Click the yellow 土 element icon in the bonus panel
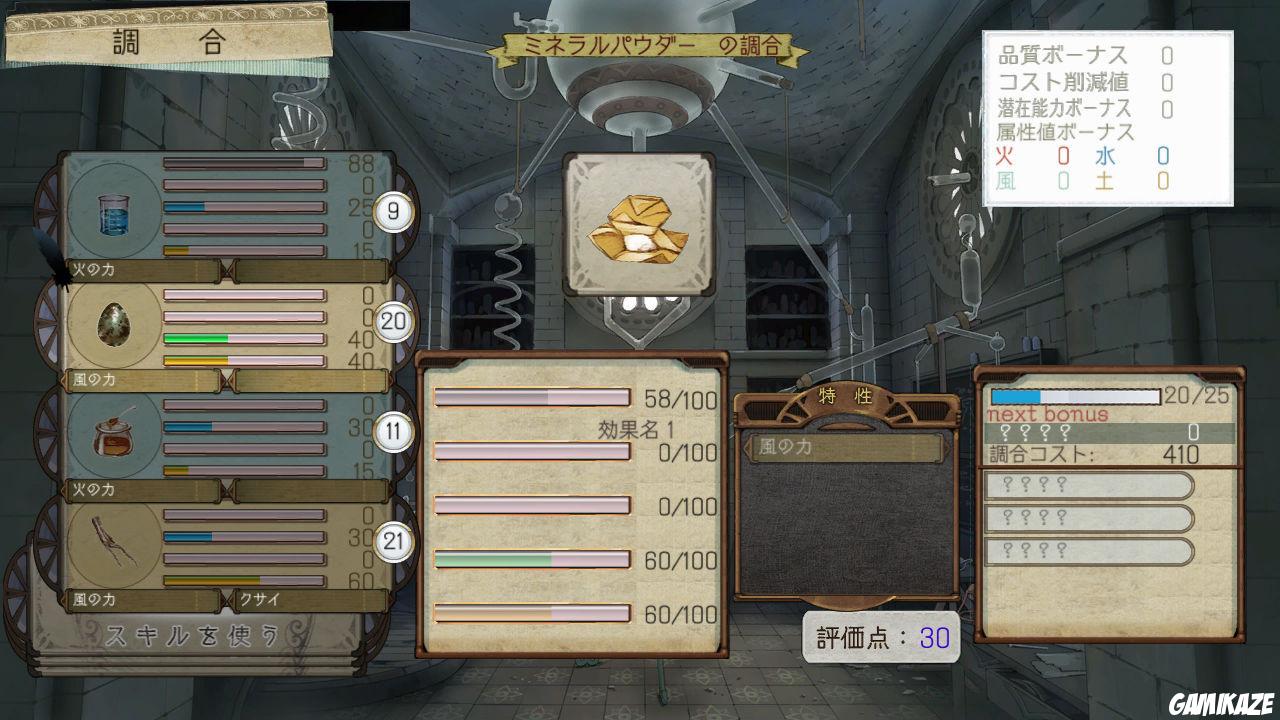The height and width of the screenshot is (720, 1280). click(1105, 182)
